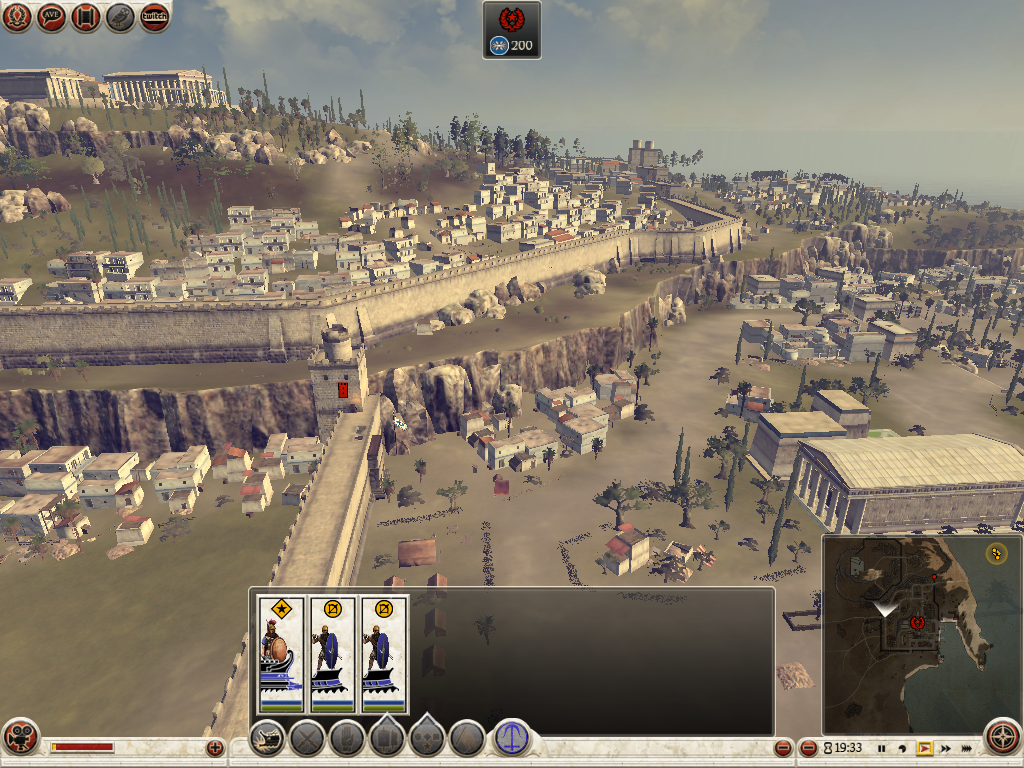The image size is (1024, 768).
Task: Open the laurel wreath menu button
Action: tap(17, 17)
